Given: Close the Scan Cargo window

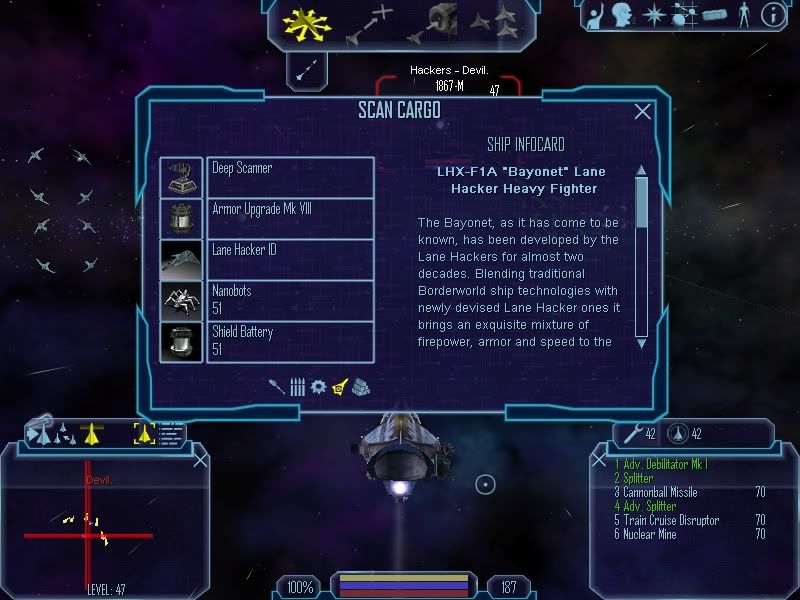Looking at the screenshot, I should click(643, 112).
